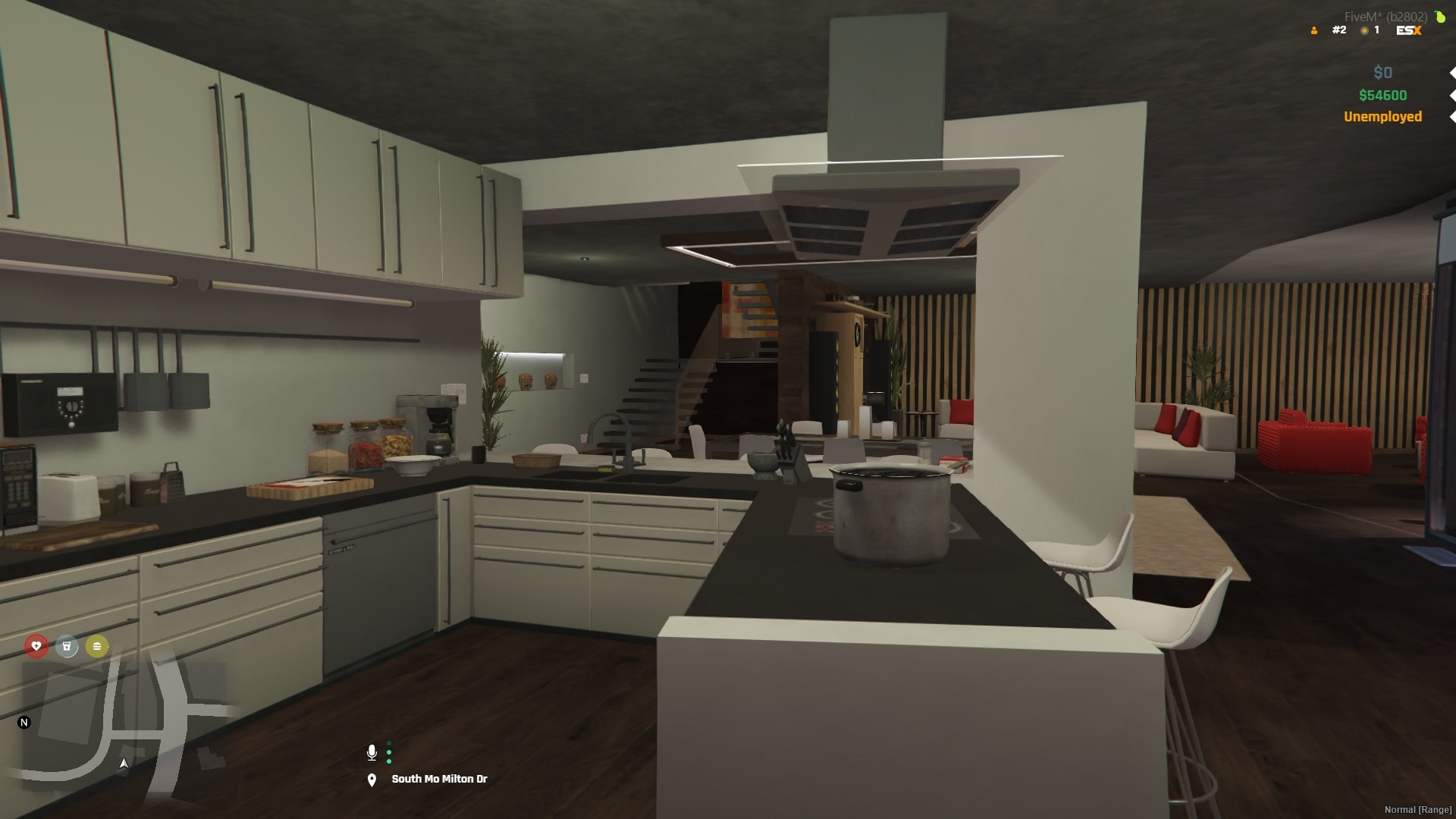Toggle the green voice range dots
The height and width of the screenshot is (819, 1456).
point(389,753)
